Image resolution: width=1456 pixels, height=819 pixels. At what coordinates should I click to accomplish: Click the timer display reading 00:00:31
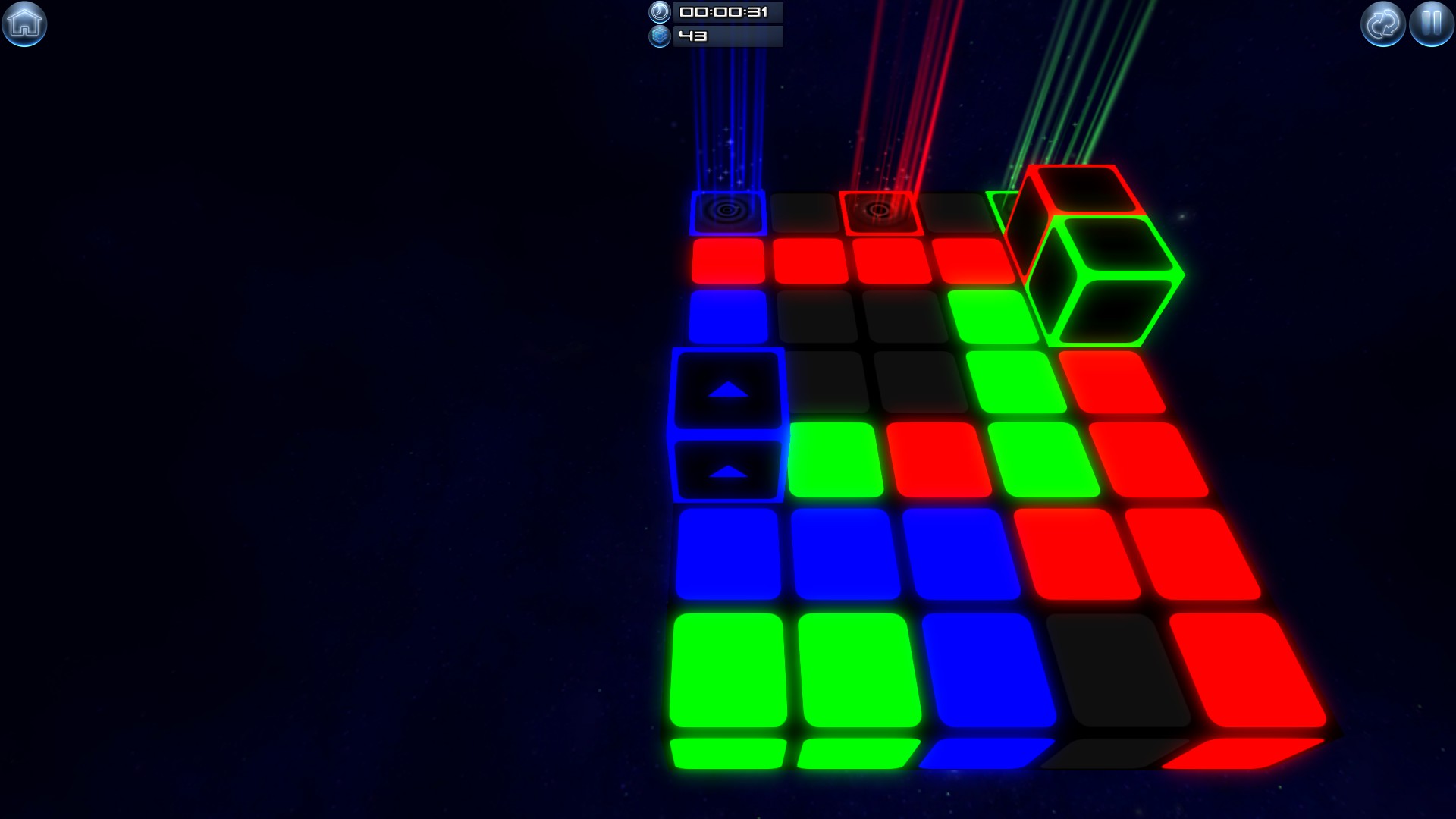(x=726, y=13)
